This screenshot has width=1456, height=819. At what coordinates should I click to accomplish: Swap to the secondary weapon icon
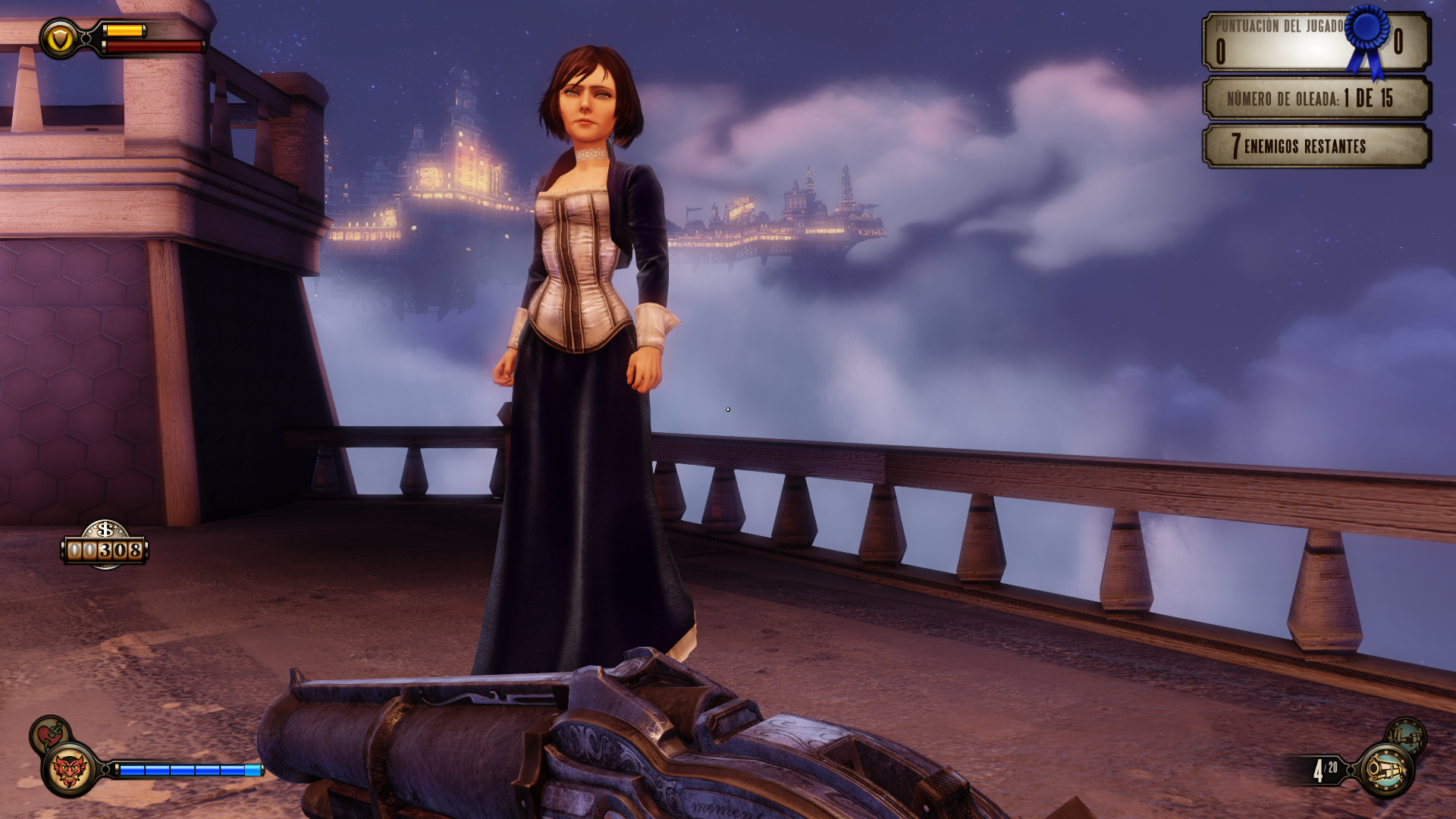click(x=1406, y=735)
